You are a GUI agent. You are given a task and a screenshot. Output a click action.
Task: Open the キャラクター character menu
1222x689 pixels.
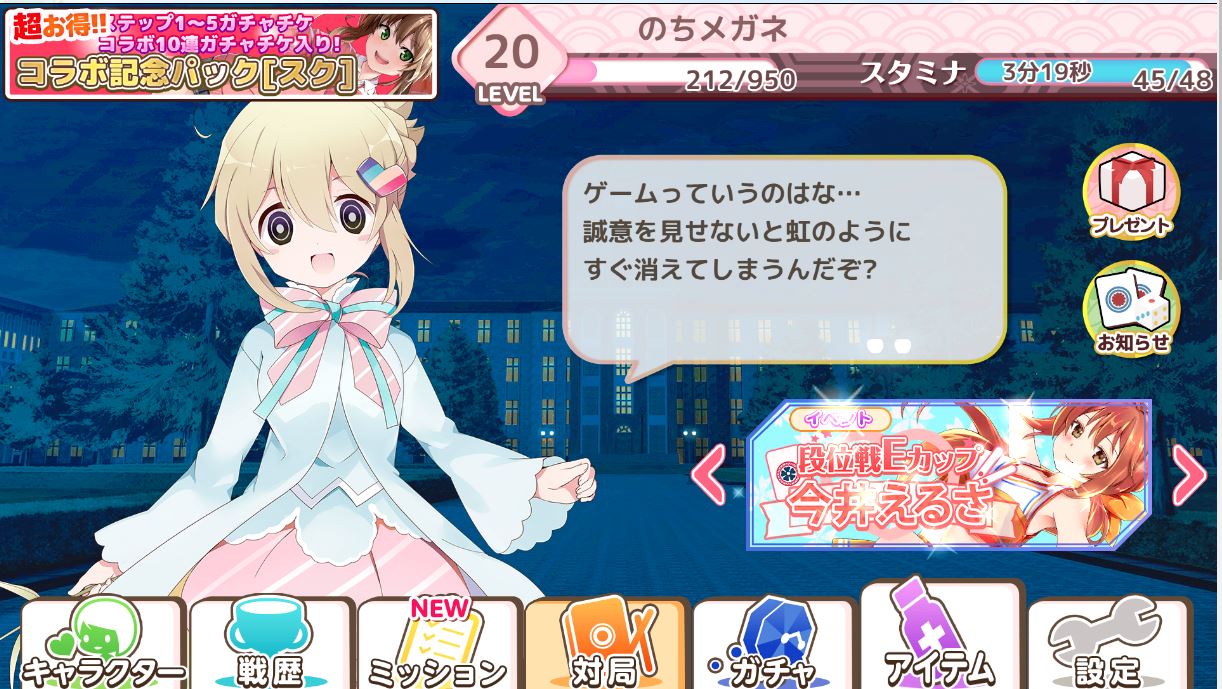[102, 645]
